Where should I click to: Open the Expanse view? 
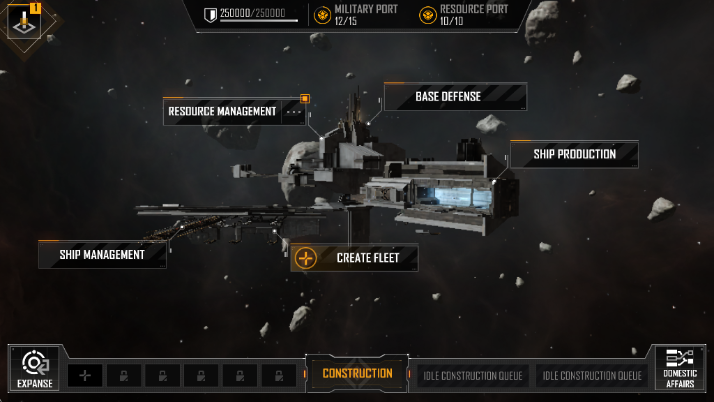pos(34,368)
